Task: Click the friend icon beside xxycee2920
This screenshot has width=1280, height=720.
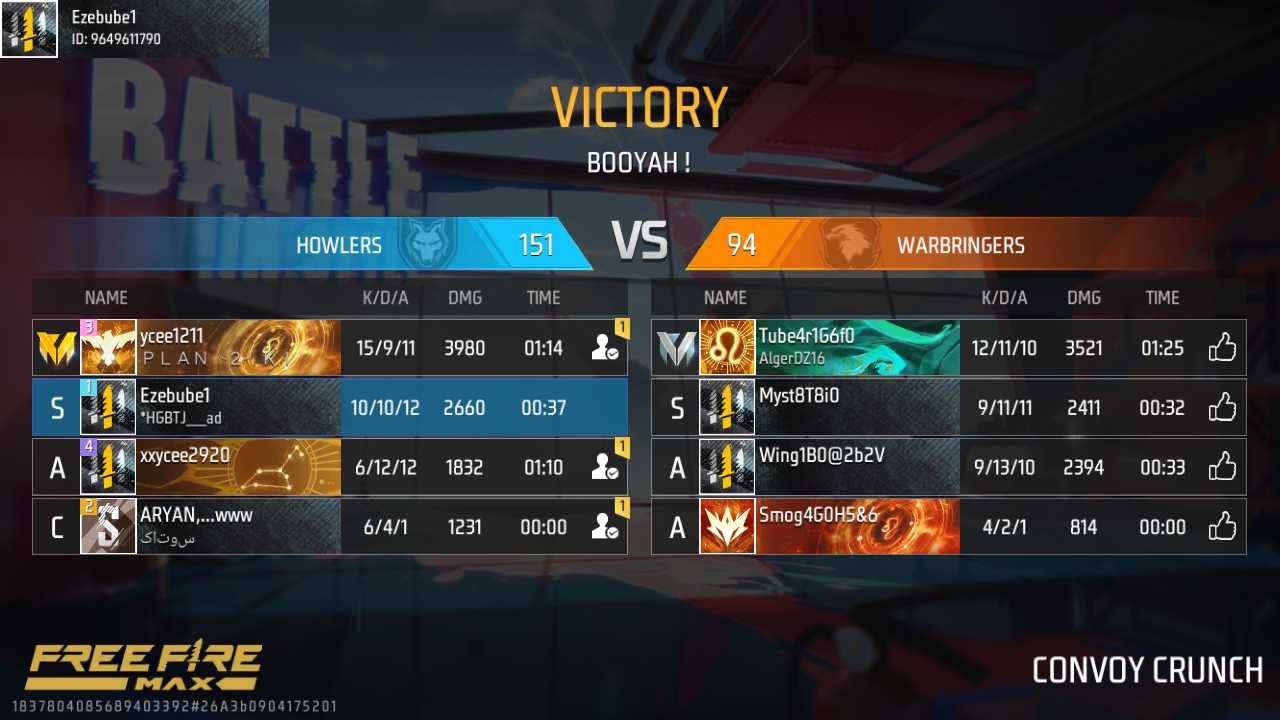Action: tap(604, 467)
